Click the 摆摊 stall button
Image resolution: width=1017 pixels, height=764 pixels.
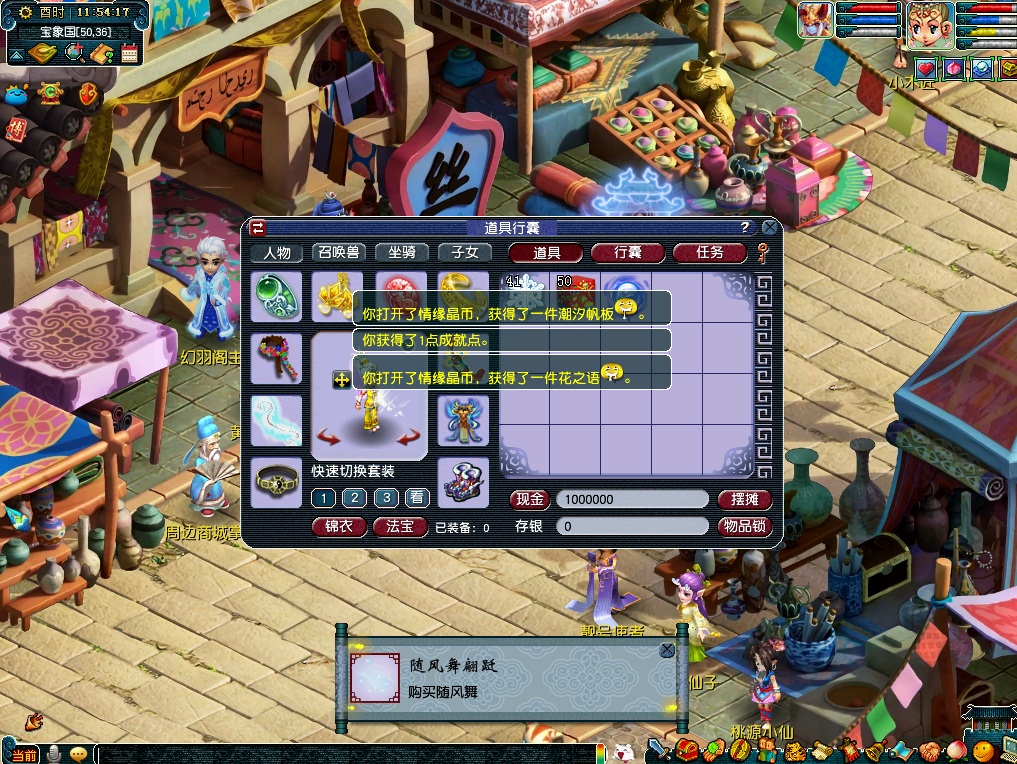tap(745, 499)
